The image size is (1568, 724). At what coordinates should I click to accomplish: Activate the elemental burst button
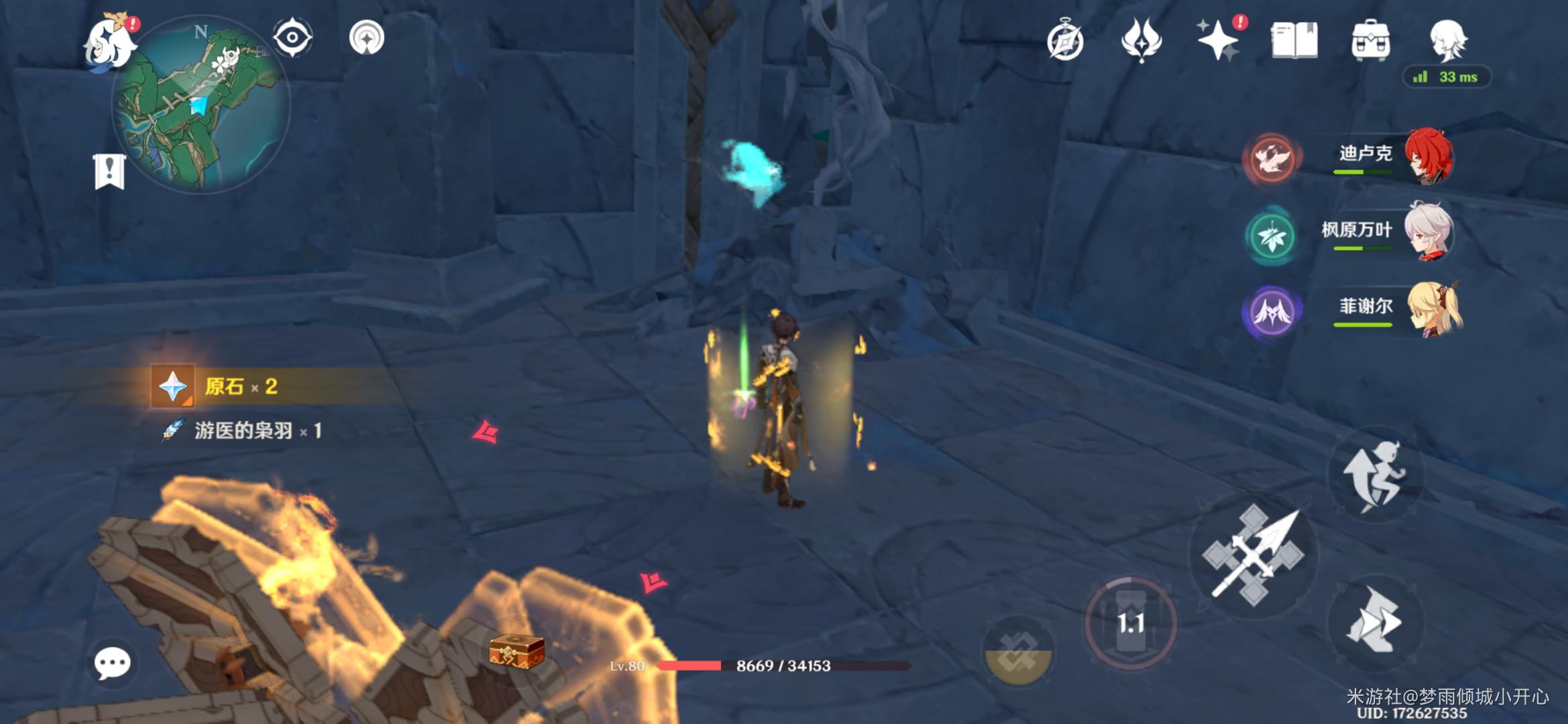[x=1018, y=652]
